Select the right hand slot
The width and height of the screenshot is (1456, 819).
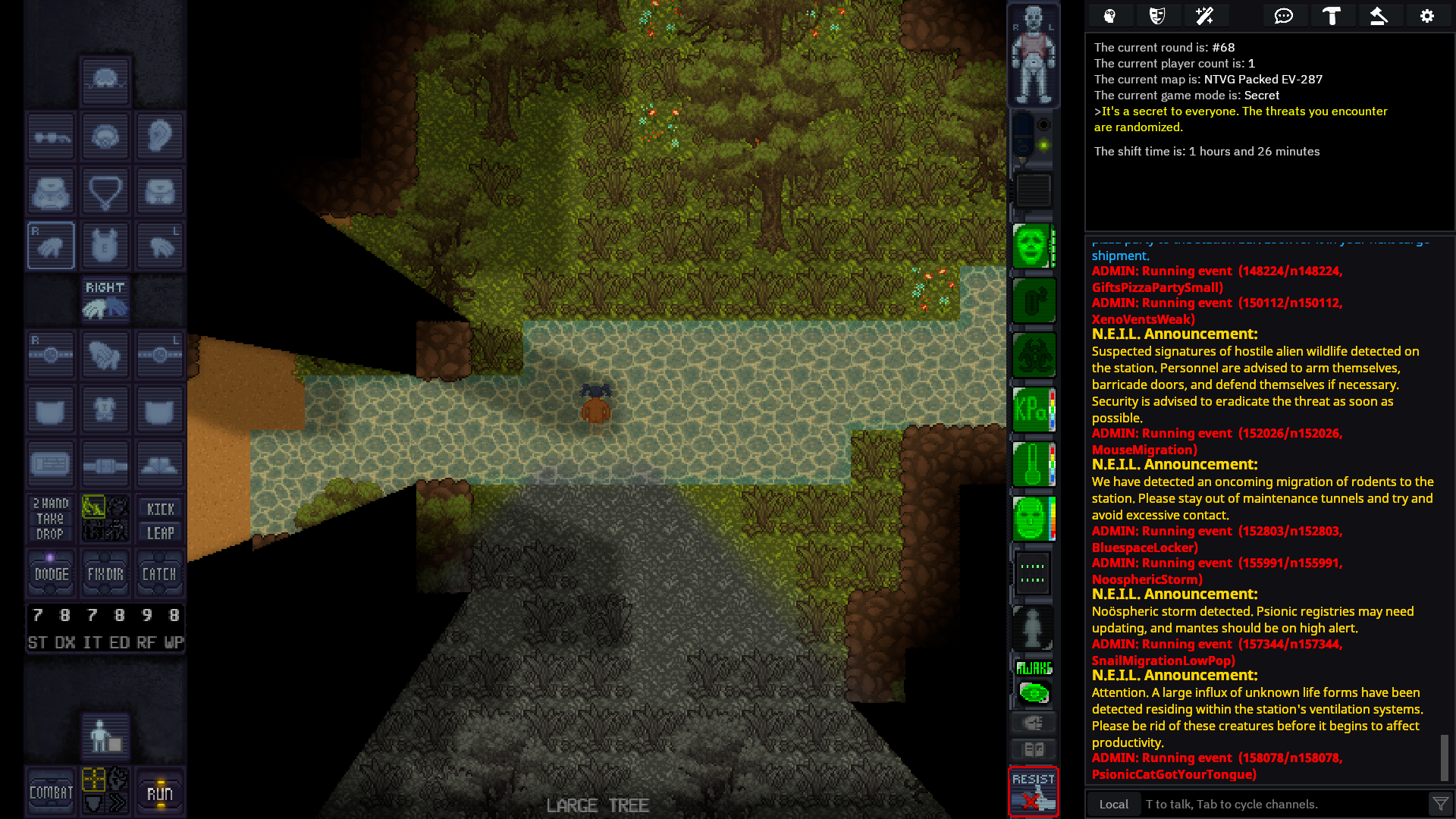[x=51, y=246]
